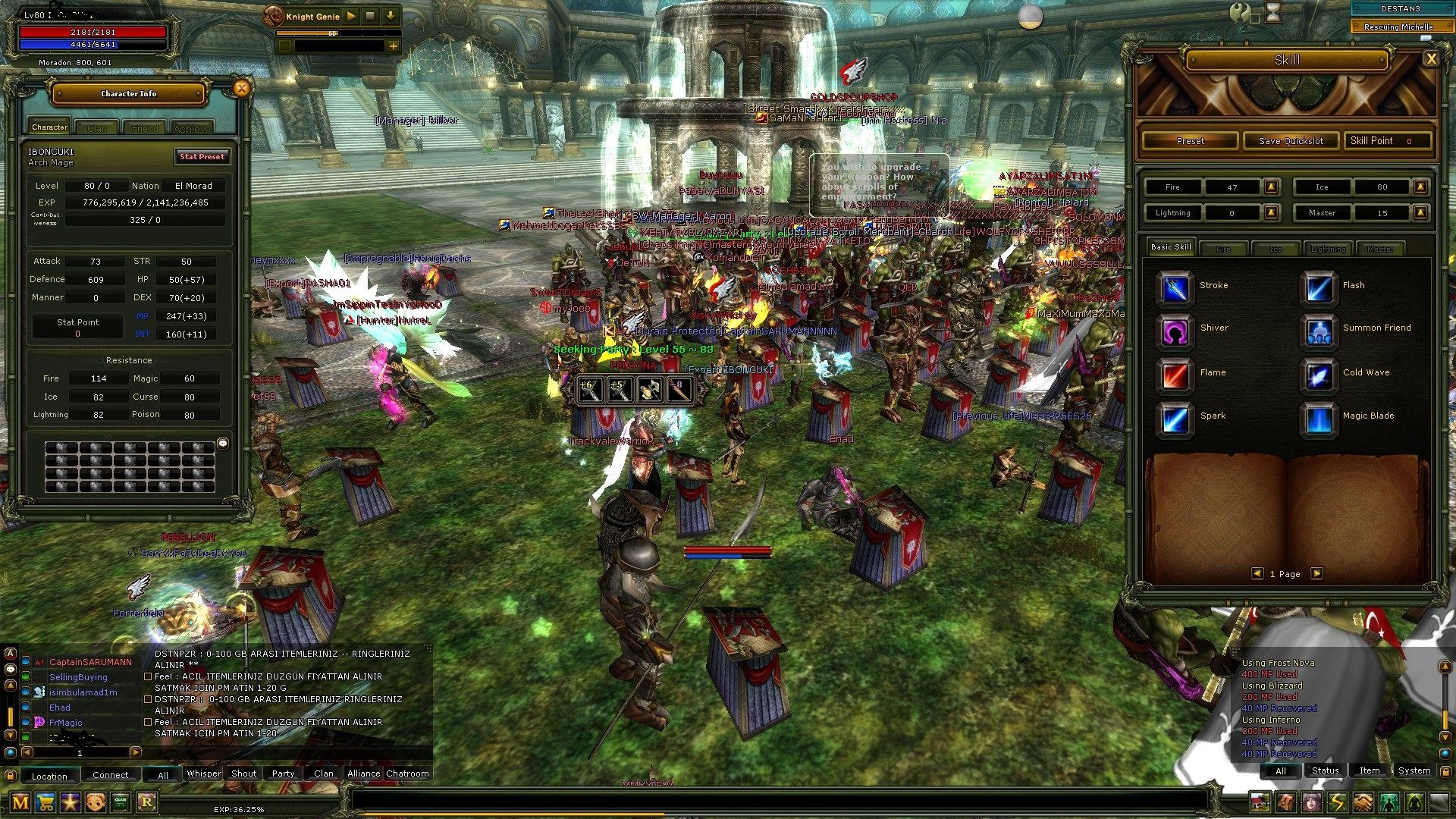Click the skill Preset button
This screenshot has height=819, width=1456.
pos(1190,141)
